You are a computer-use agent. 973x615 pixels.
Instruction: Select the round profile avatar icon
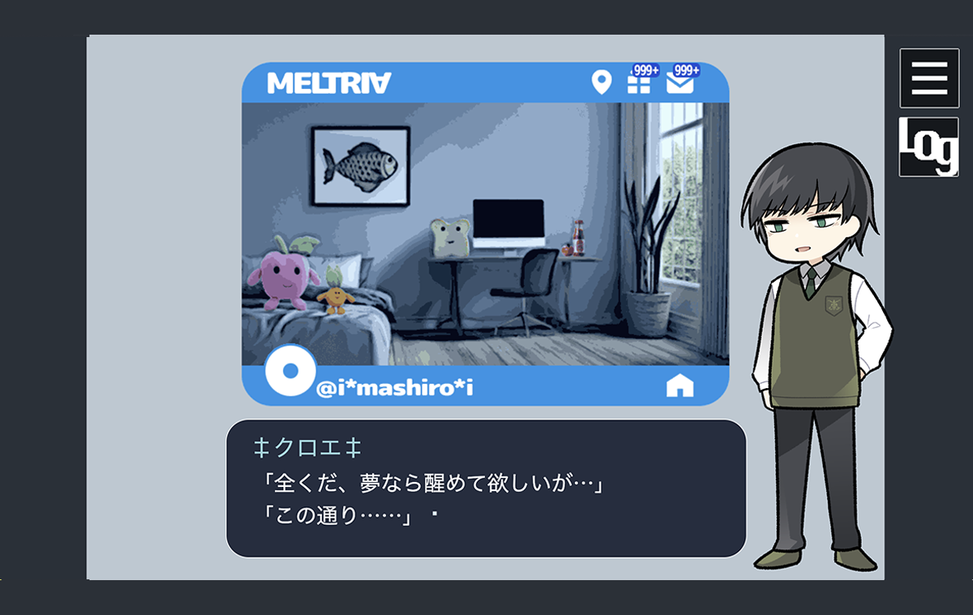(x=290, y=371)
